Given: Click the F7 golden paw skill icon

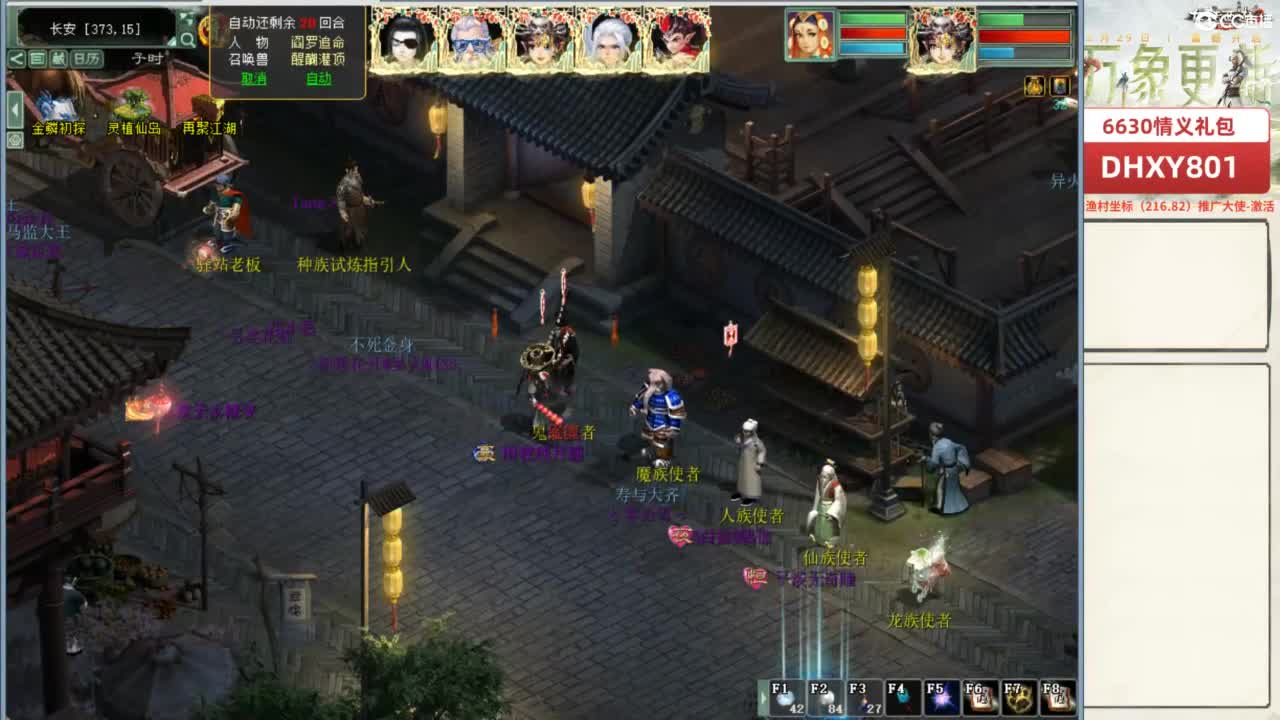Looking at the screenshot, I should [1018, 698].
